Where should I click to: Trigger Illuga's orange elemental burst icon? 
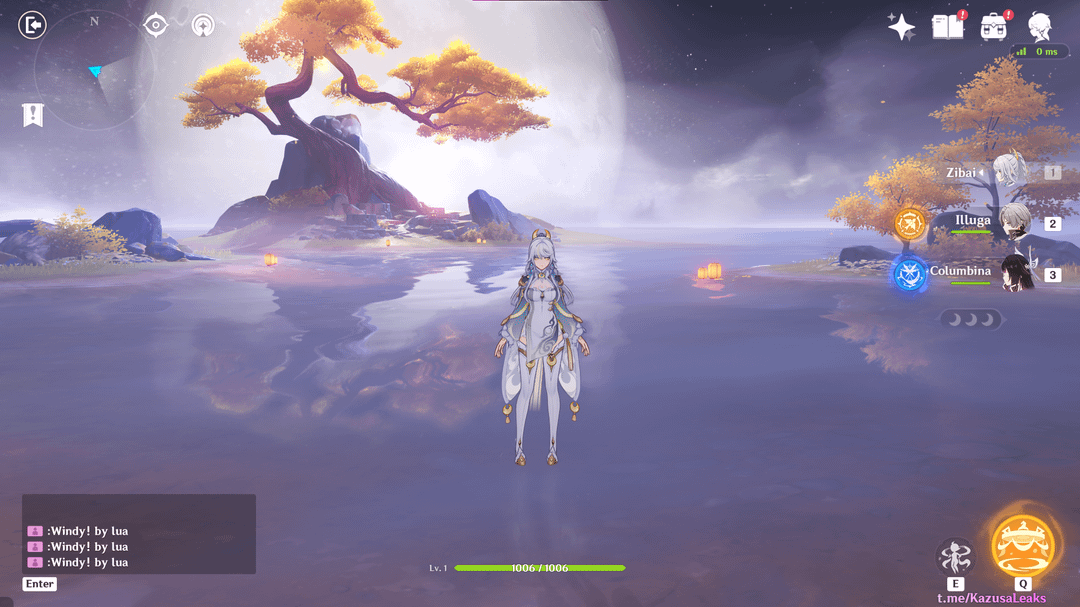click(910, 223)
